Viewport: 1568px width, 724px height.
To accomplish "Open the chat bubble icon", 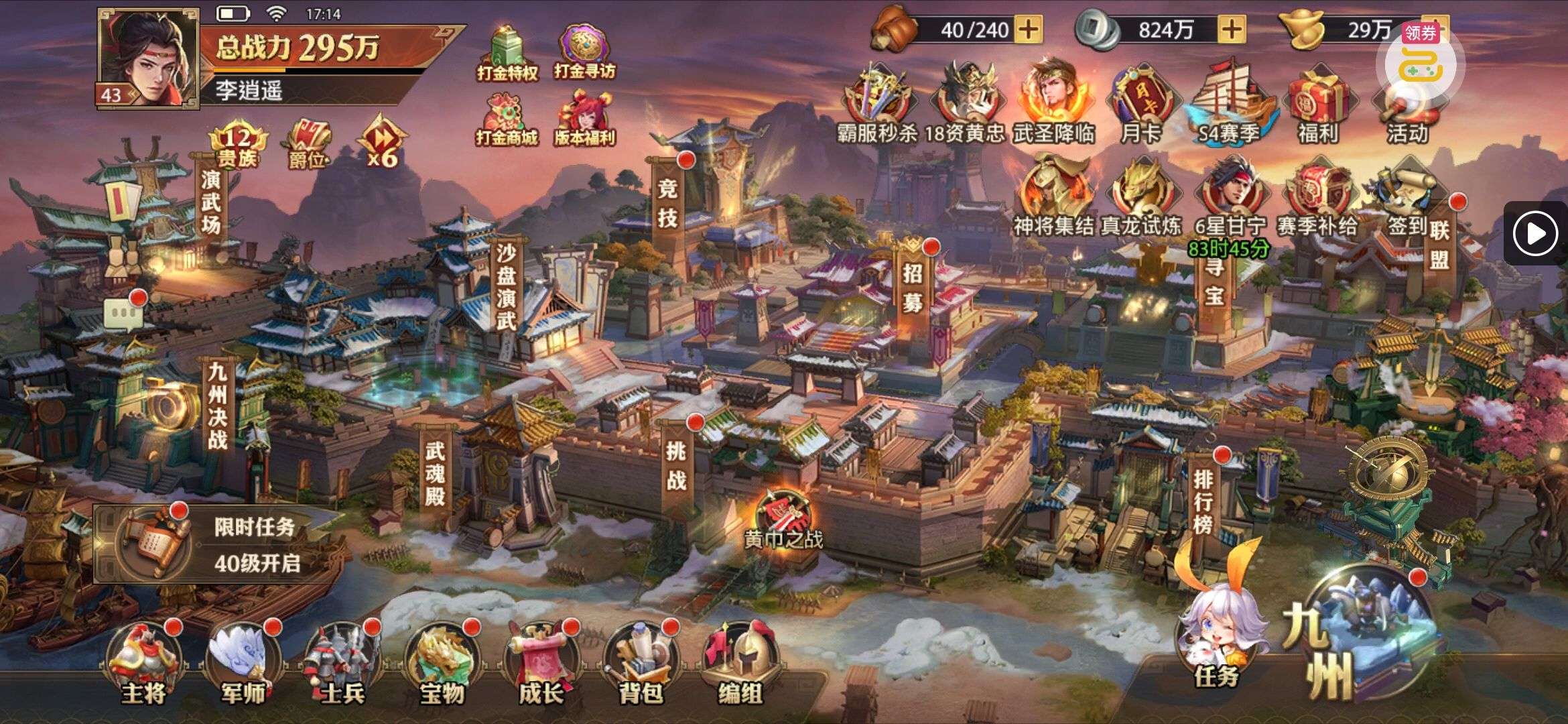I will (123, 314).
